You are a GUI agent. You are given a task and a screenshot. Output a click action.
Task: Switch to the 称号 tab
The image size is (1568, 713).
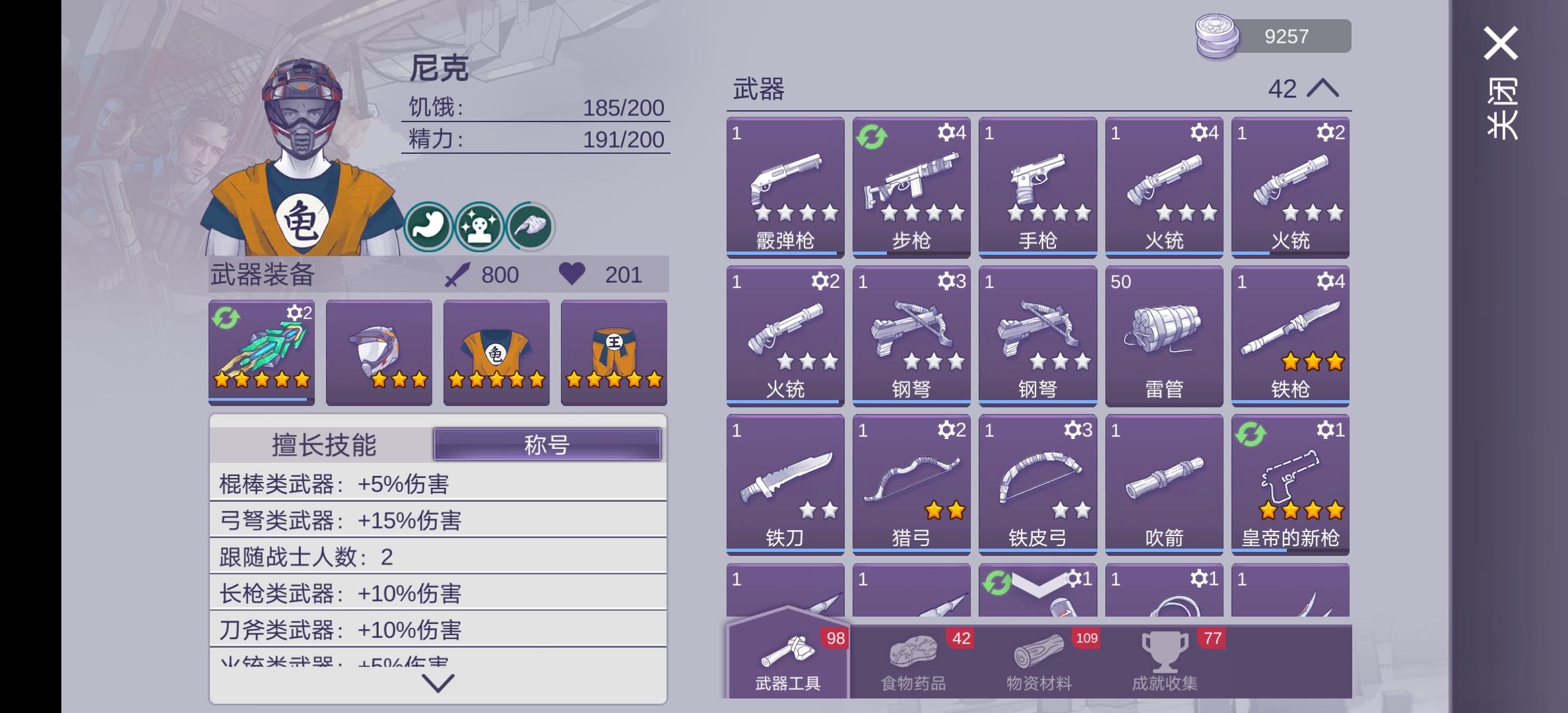[x=548, y=444]
